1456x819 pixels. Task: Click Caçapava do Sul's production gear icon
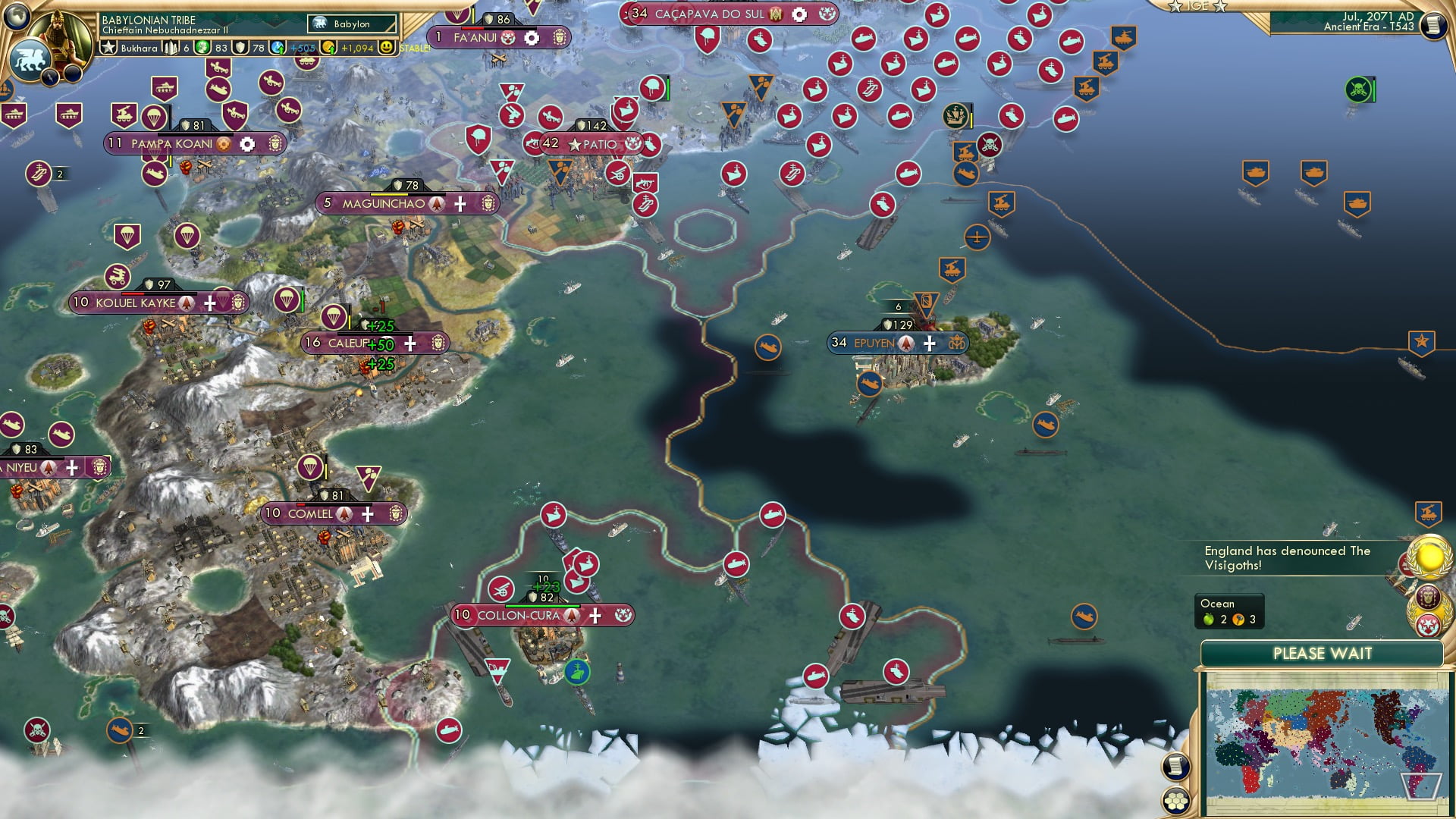point(797,13)
